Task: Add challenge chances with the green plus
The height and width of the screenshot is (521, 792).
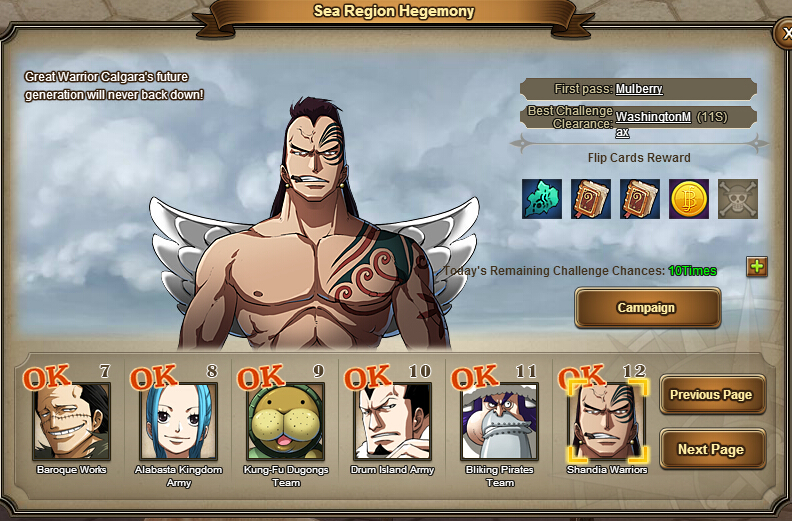Action: (757, 267)
